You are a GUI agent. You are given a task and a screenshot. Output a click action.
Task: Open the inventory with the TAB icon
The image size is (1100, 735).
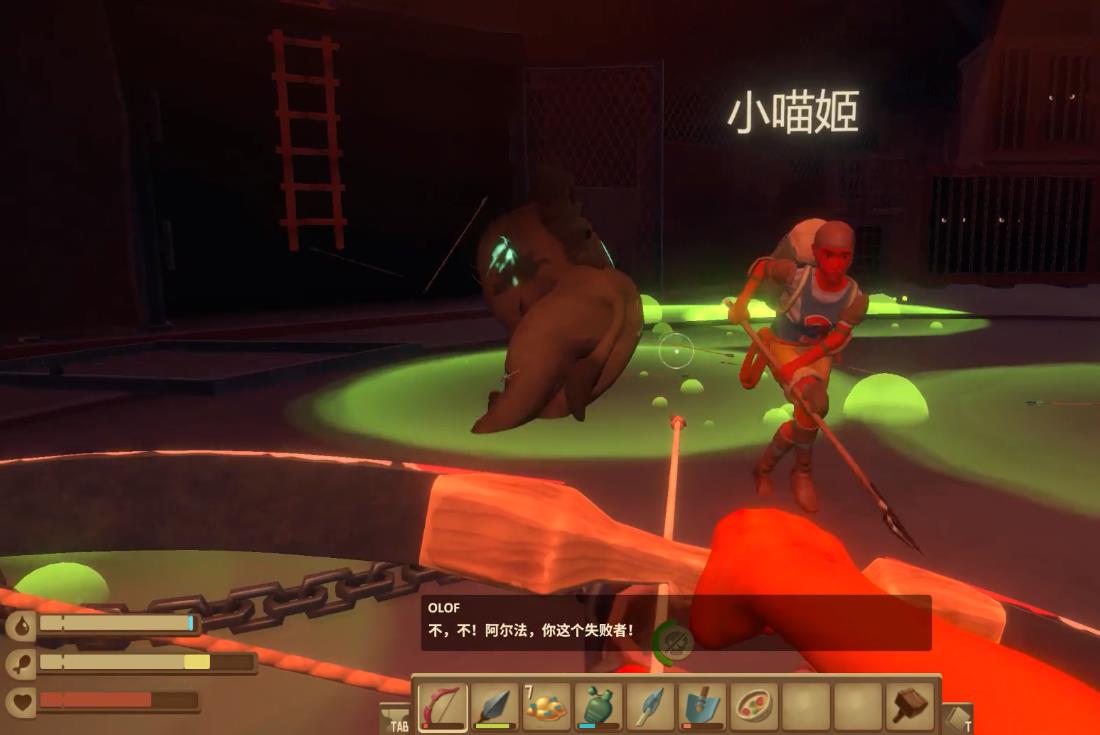click(x=396, y=718)
